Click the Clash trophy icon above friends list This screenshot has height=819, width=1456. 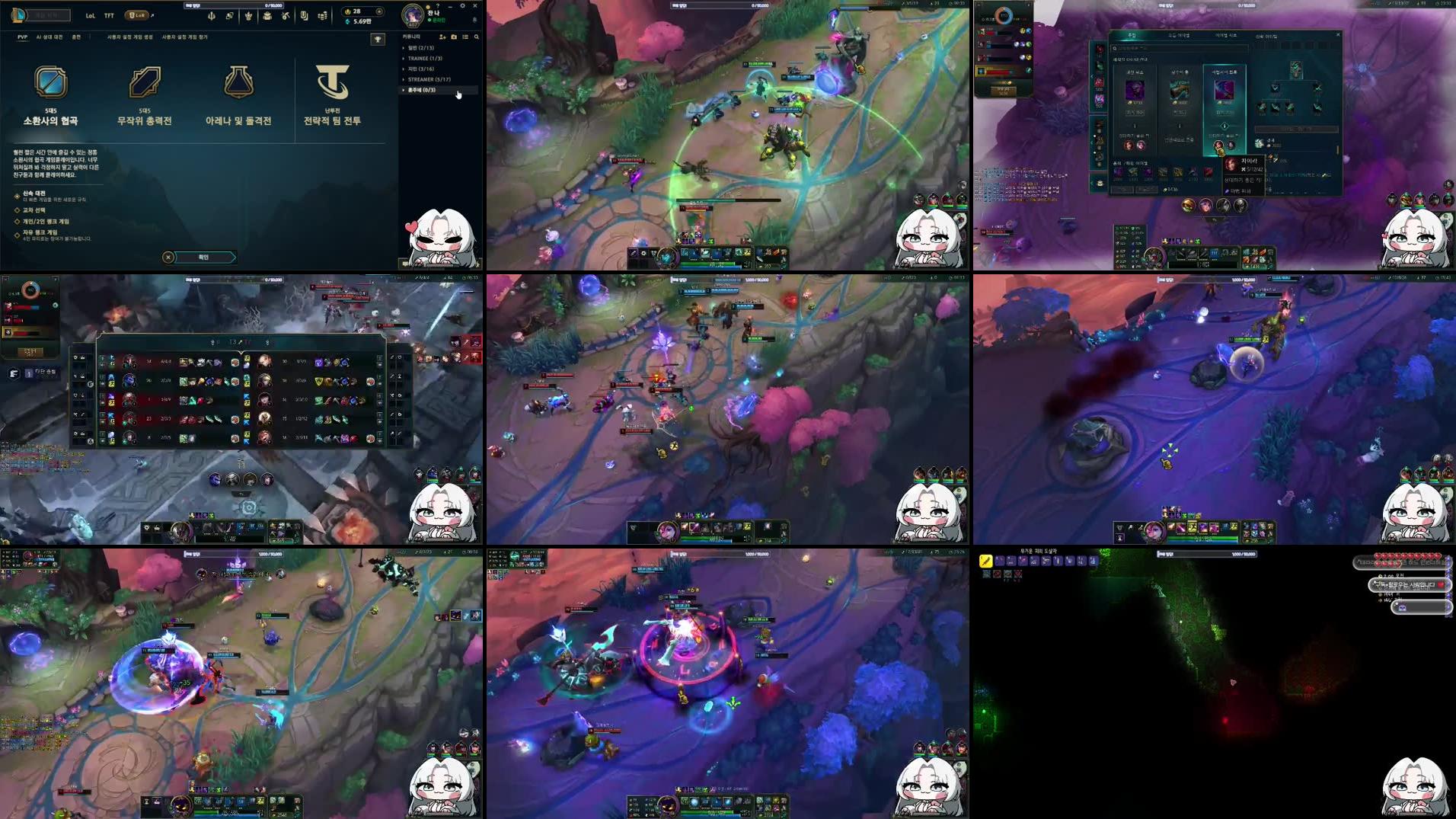click(x=378, y=37)
